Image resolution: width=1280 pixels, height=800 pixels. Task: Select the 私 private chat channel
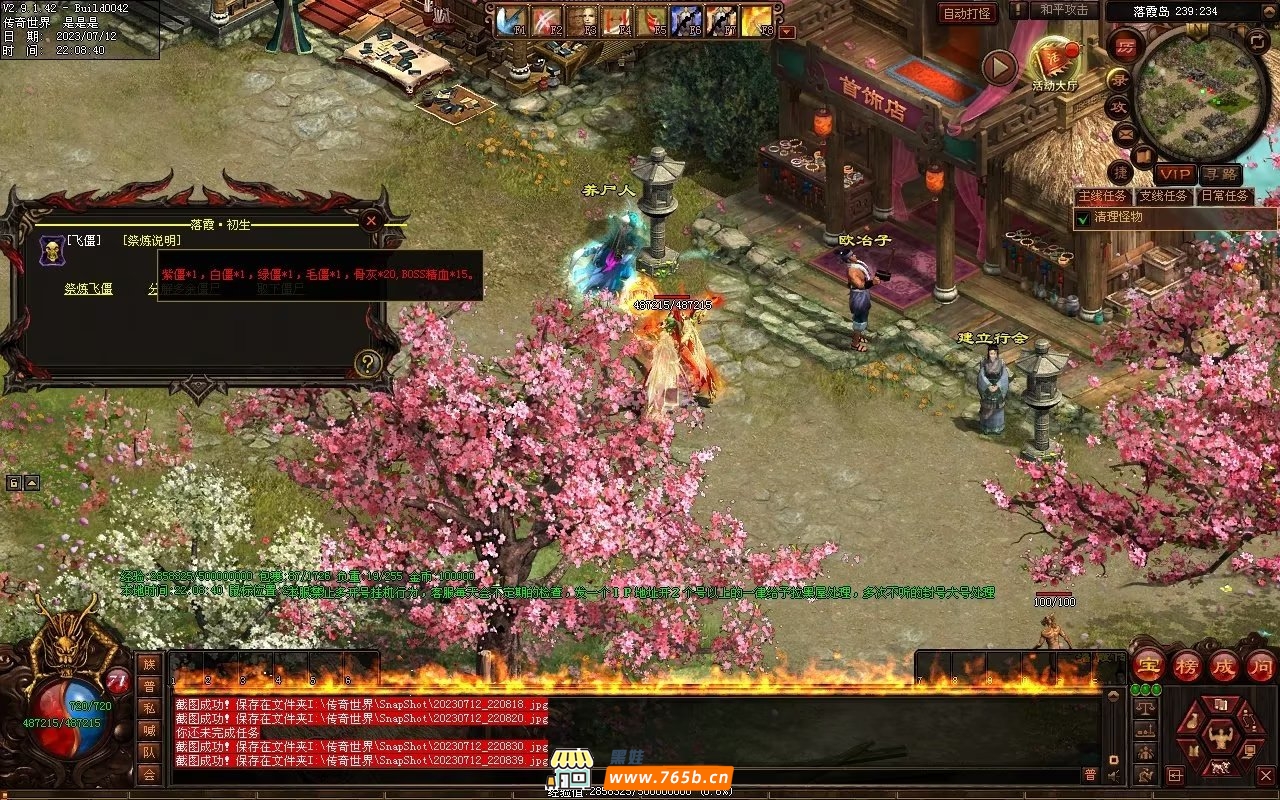tap(149, 708)
